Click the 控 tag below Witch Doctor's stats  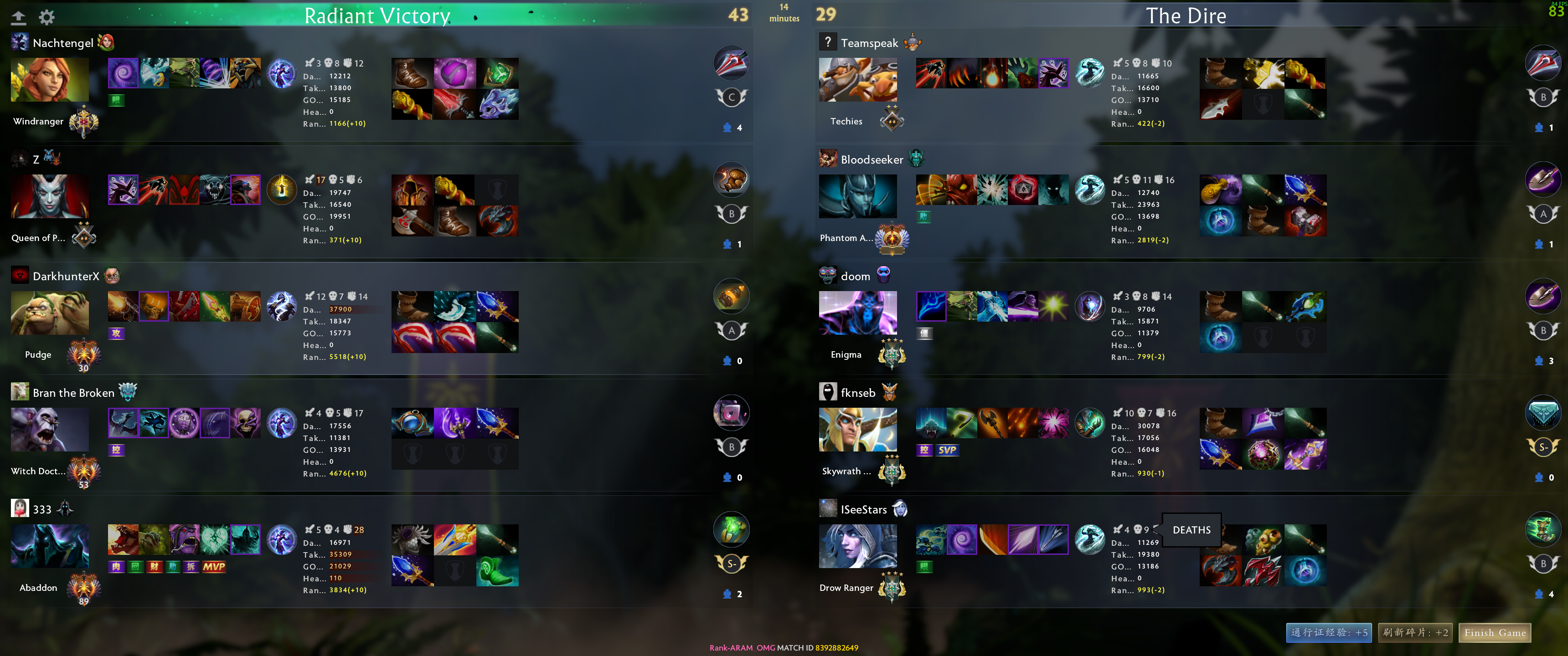coord(116,450)
